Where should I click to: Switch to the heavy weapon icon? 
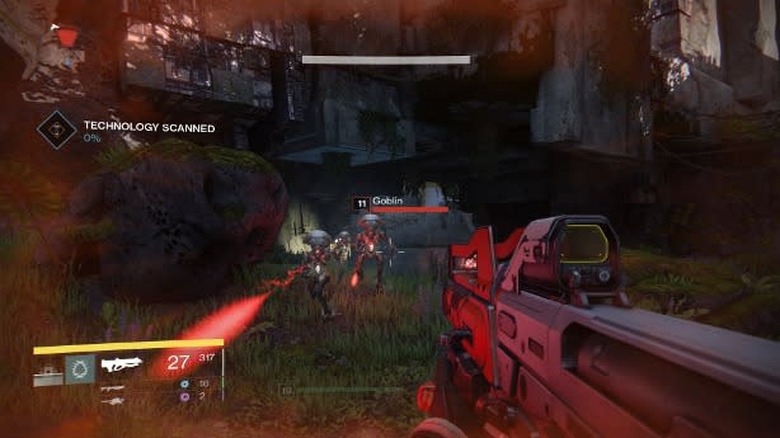pos(112,399)
